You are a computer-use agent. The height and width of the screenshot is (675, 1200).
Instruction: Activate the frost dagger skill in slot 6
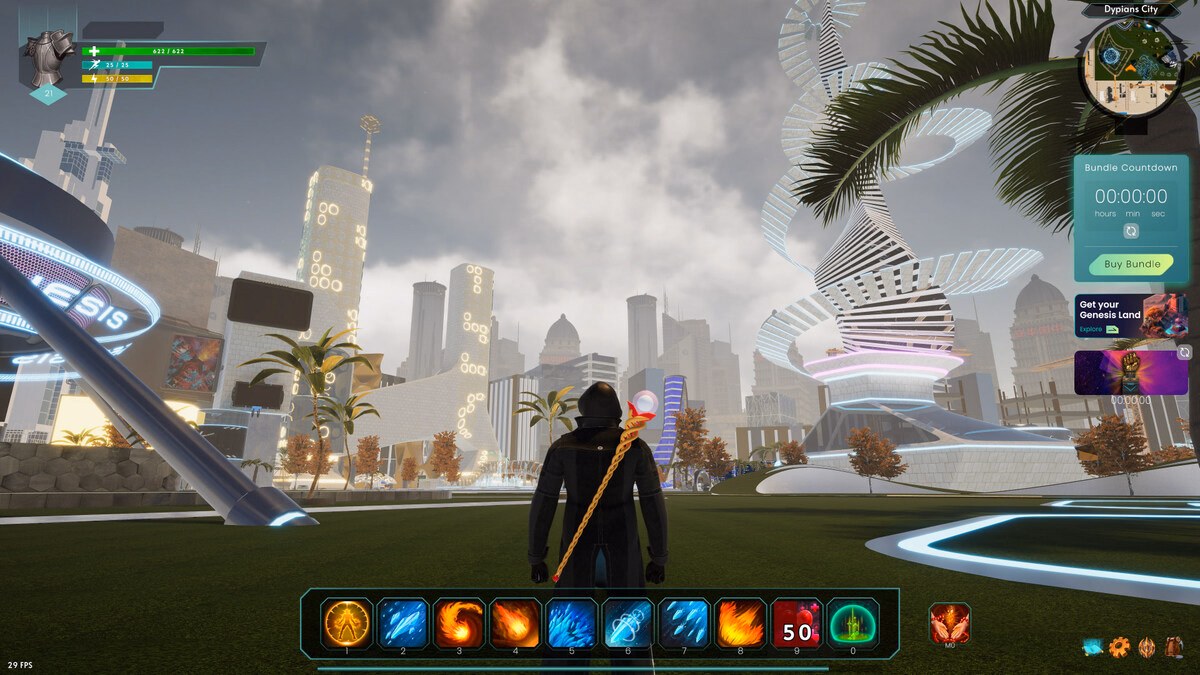[628, 623]
